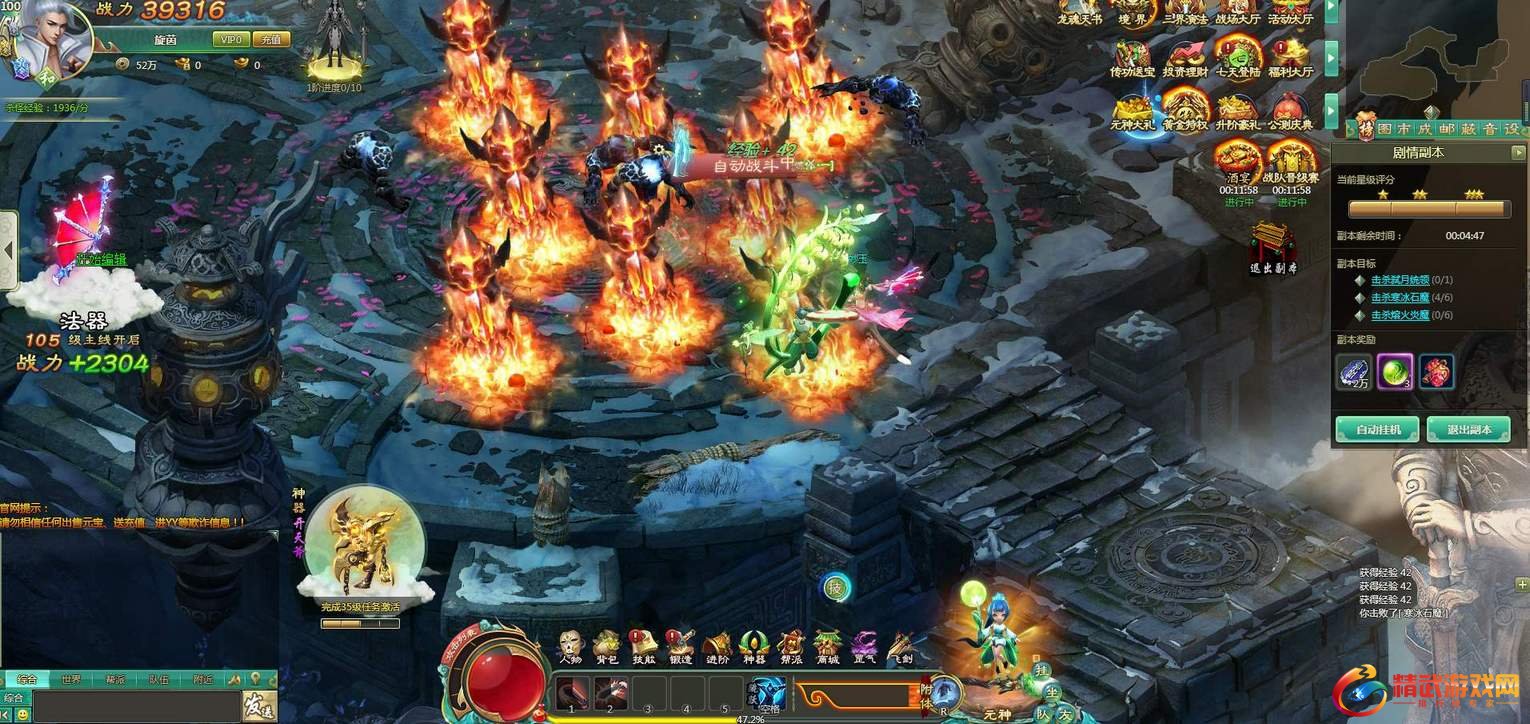Activate the skill in hotbar slot 1
Viewport: 1530px width, 724px height.
[571, 692]
